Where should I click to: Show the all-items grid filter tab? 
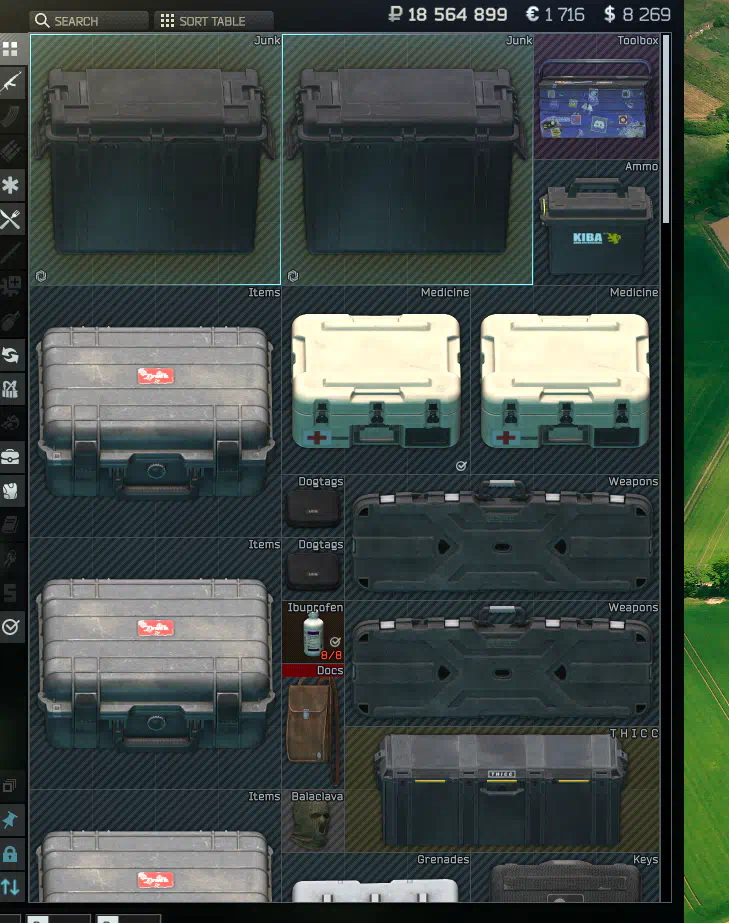[11, 49]
